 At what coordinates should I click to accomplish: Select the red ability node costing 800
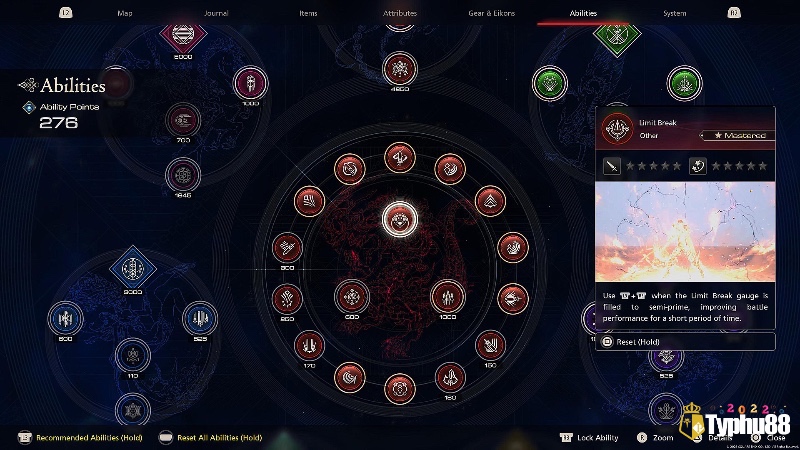pos(287,247)
